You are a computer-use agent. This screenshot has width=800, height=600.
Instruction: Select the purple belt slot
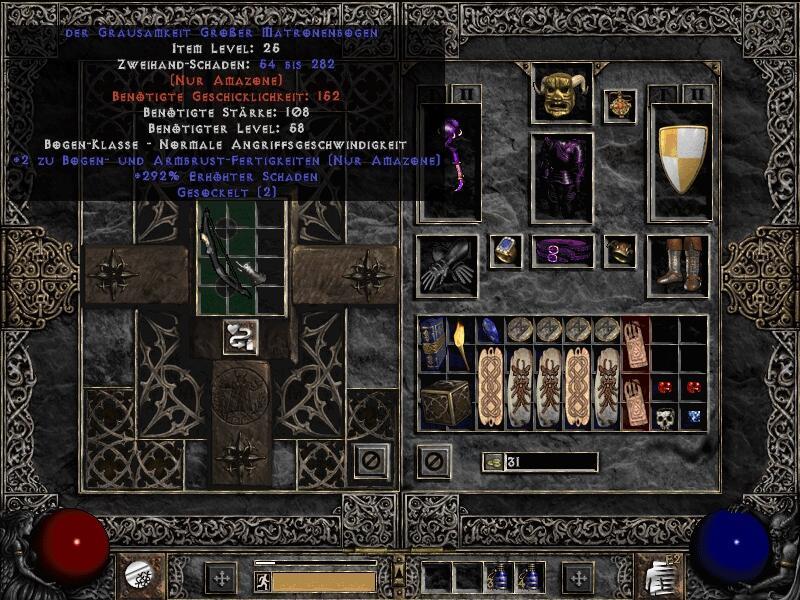coord(561,251)
